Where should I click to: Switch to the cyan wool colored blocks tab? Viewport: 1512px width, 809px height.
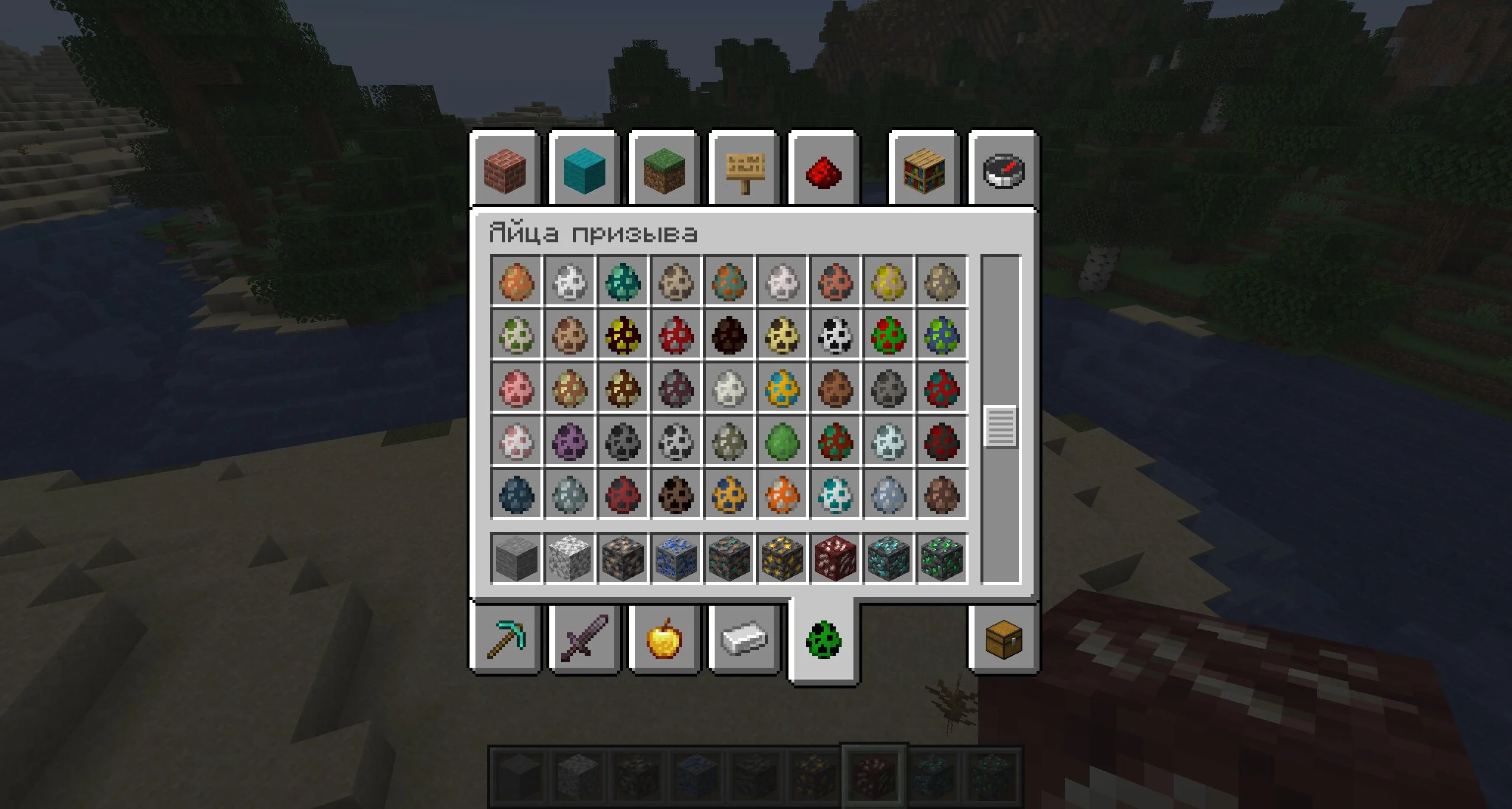tap(585, 170)
